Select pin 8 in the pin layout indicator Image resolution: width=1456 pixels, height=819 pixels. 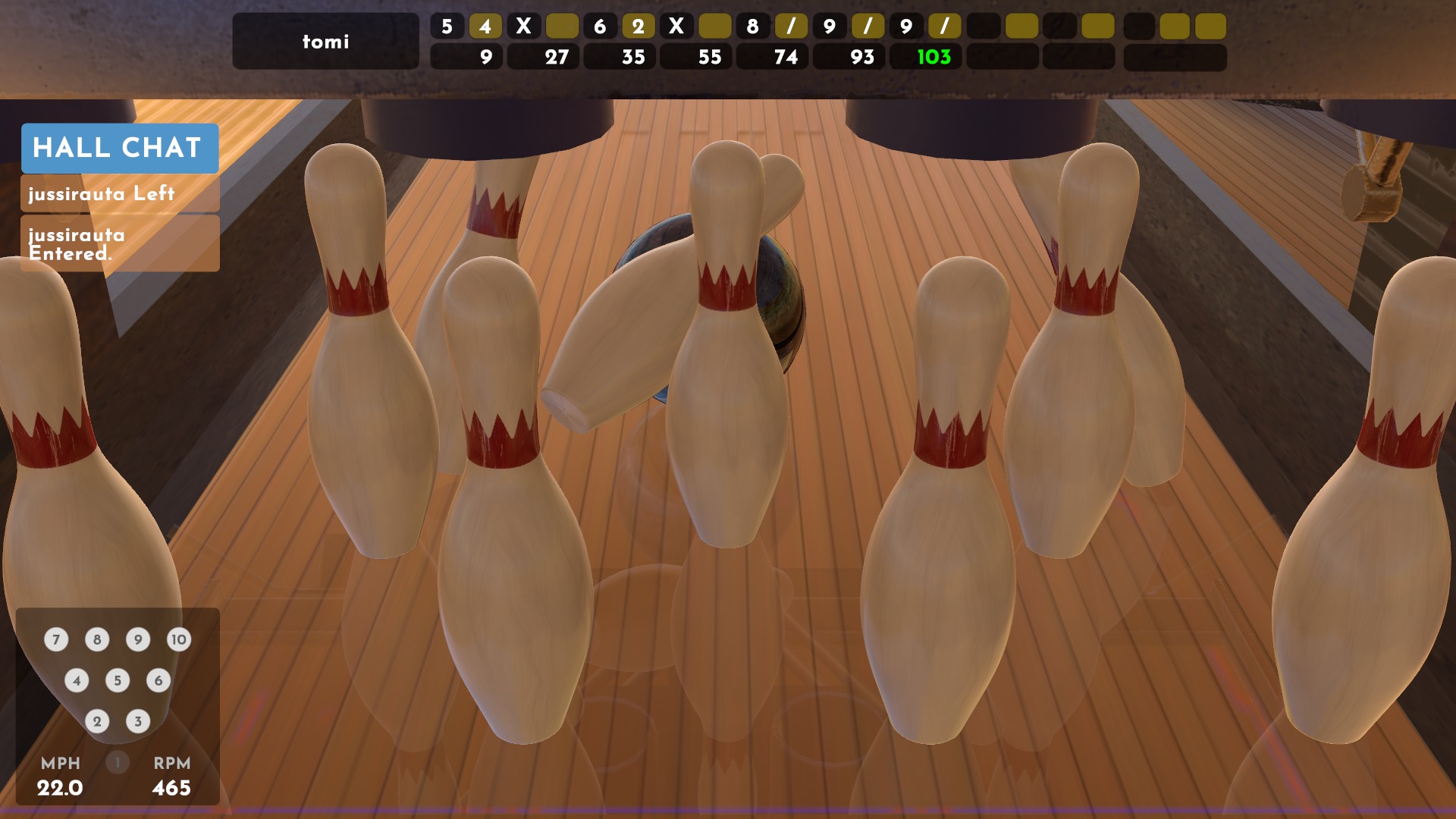pos(96,639)
